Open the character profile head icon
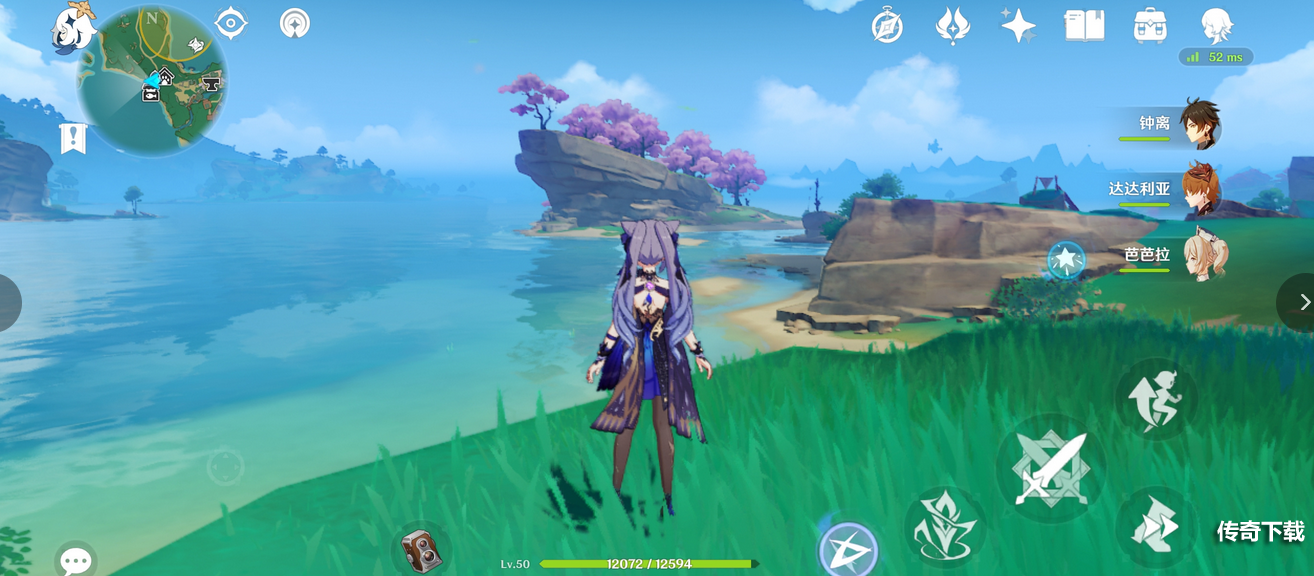The height and width of the screenshot is (576, 1314). click(x=1216, y=26)
